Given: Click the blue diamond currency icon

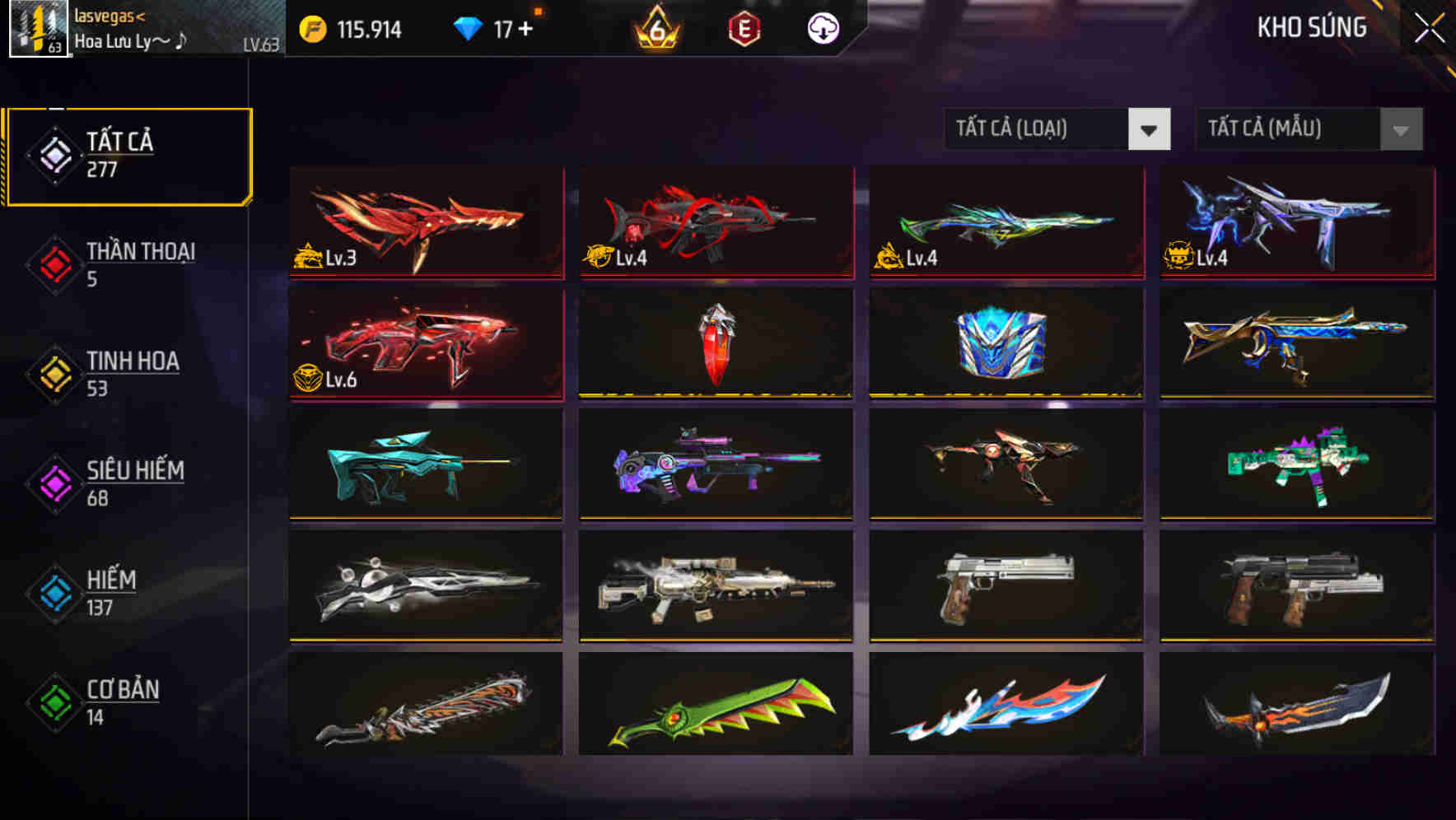Looking at the screenshot, I should pyautogui.click(x=468, y=28).
